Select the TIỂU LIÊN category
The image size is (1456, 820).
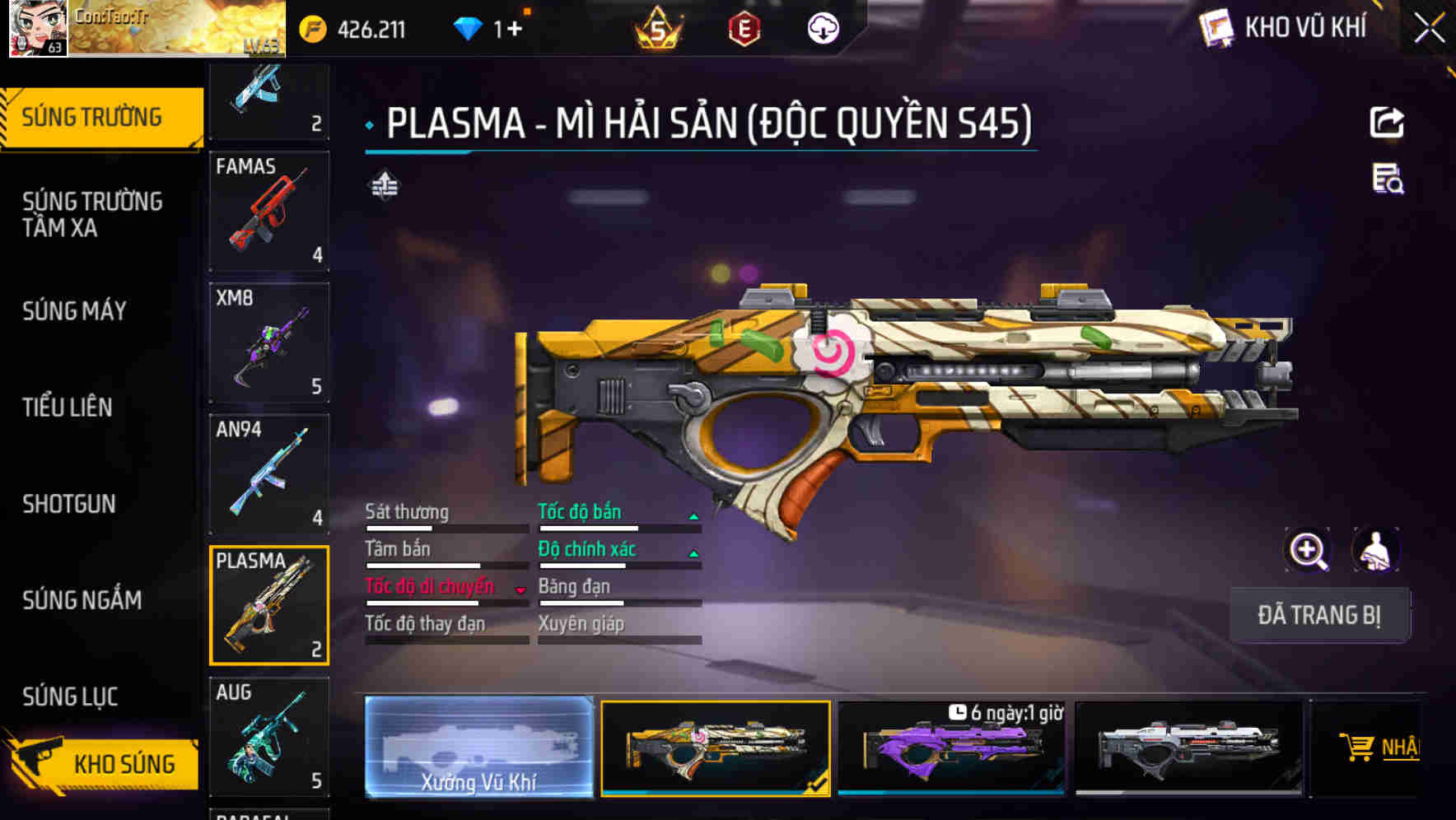(68, 408)
